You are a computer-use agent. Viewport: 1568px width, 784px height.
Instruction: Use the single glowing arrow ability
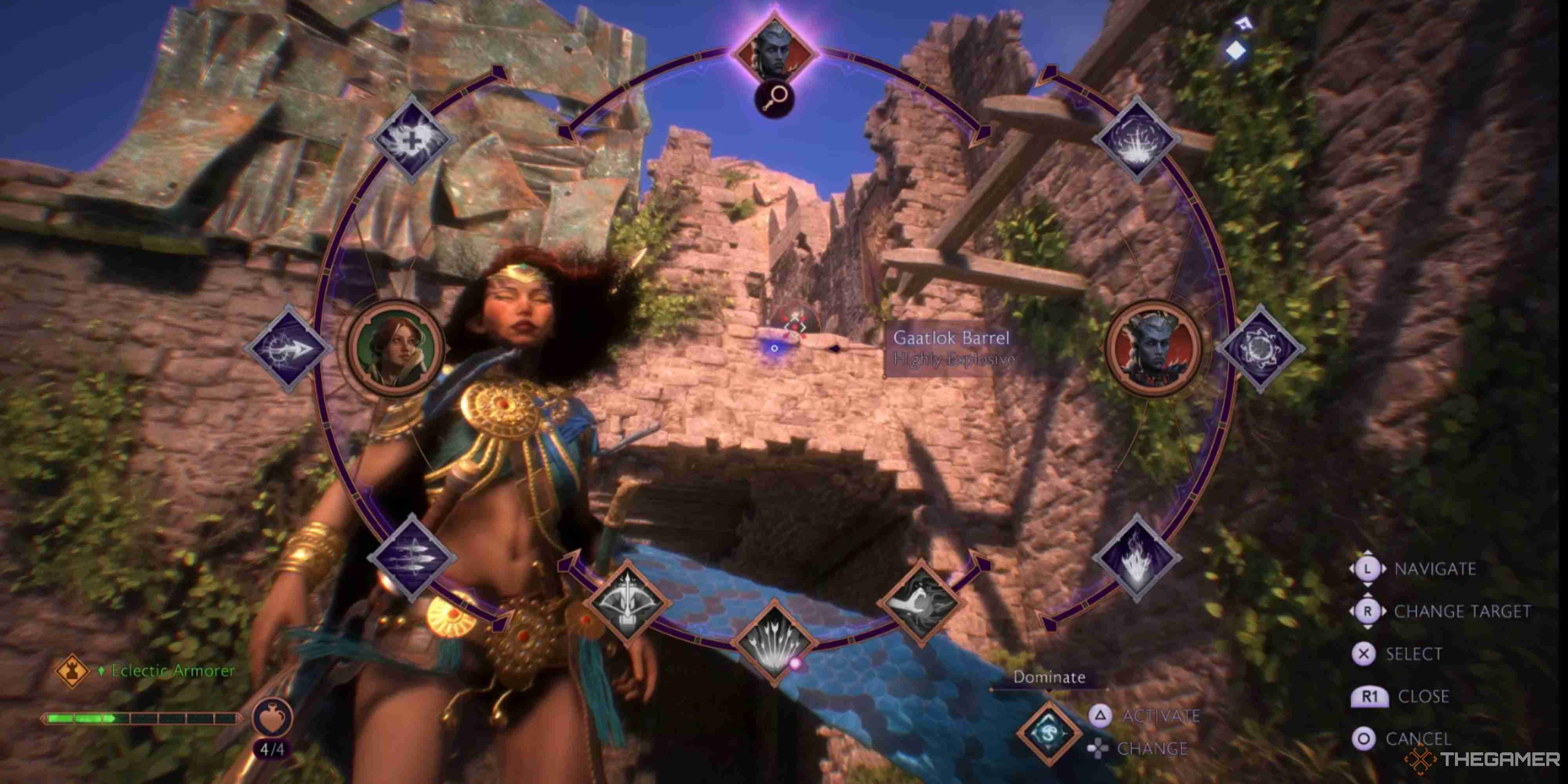[x=287, y=348]
